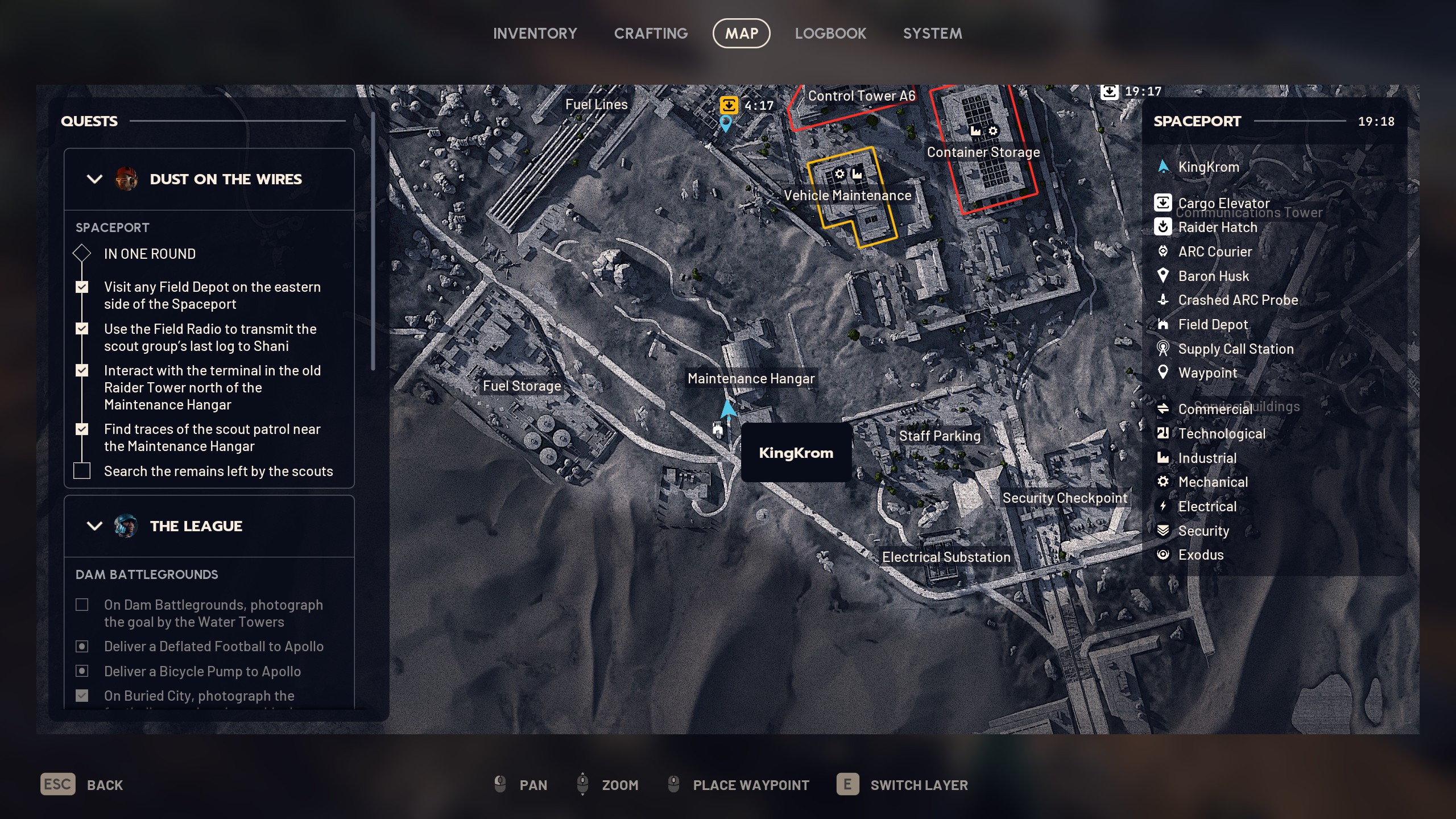Select the Cargo Elevator legend entry
1456x819 pixels.
1223,203
